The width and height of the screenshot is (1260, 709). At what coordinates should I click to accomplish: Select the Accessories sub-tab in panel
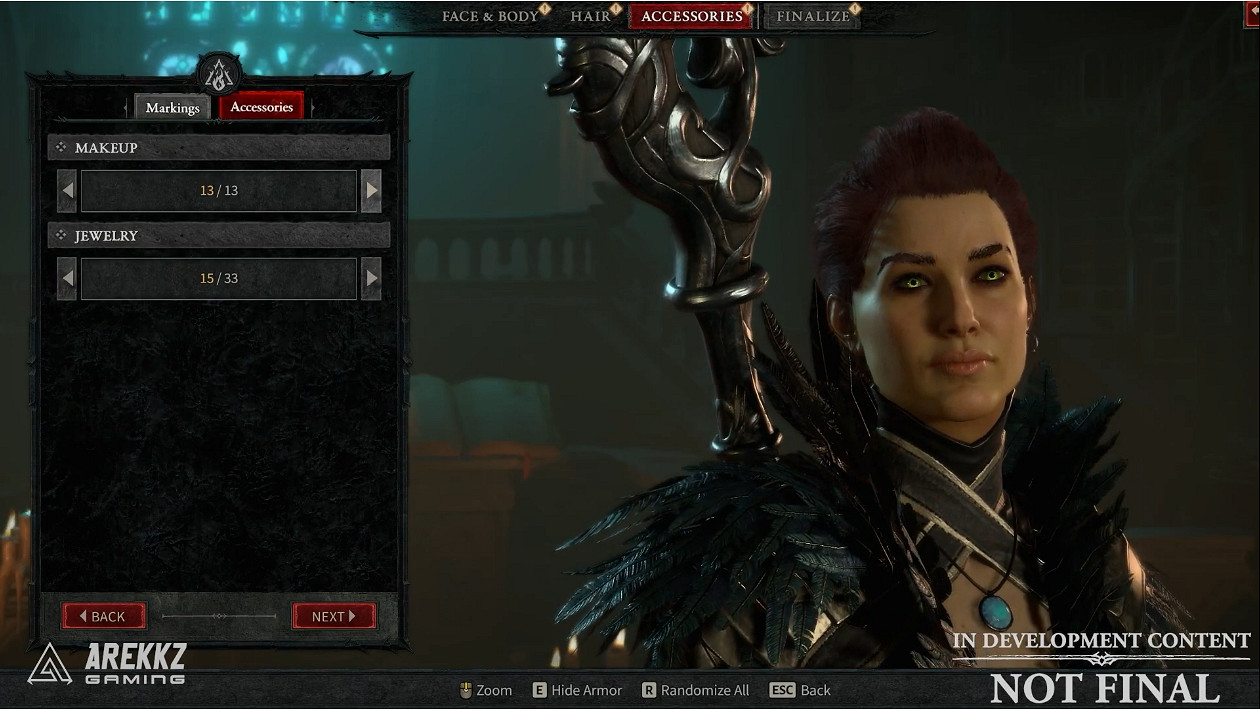pyautogui.click(x=261, y=107)
